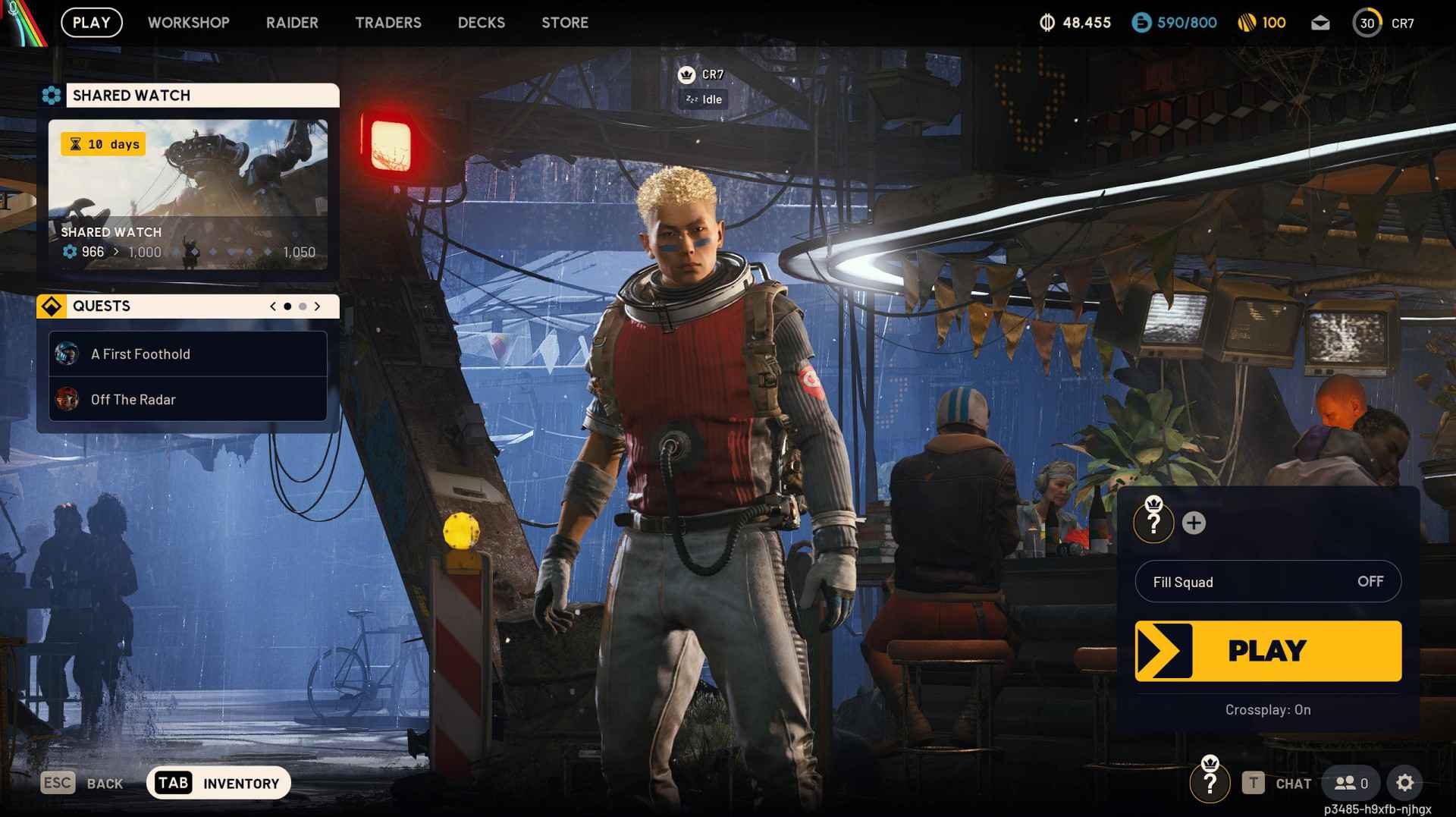The height and width of the screenshot is (817, 1456).
Task: Select the second quests page dot
Action: tap(302, 306)
